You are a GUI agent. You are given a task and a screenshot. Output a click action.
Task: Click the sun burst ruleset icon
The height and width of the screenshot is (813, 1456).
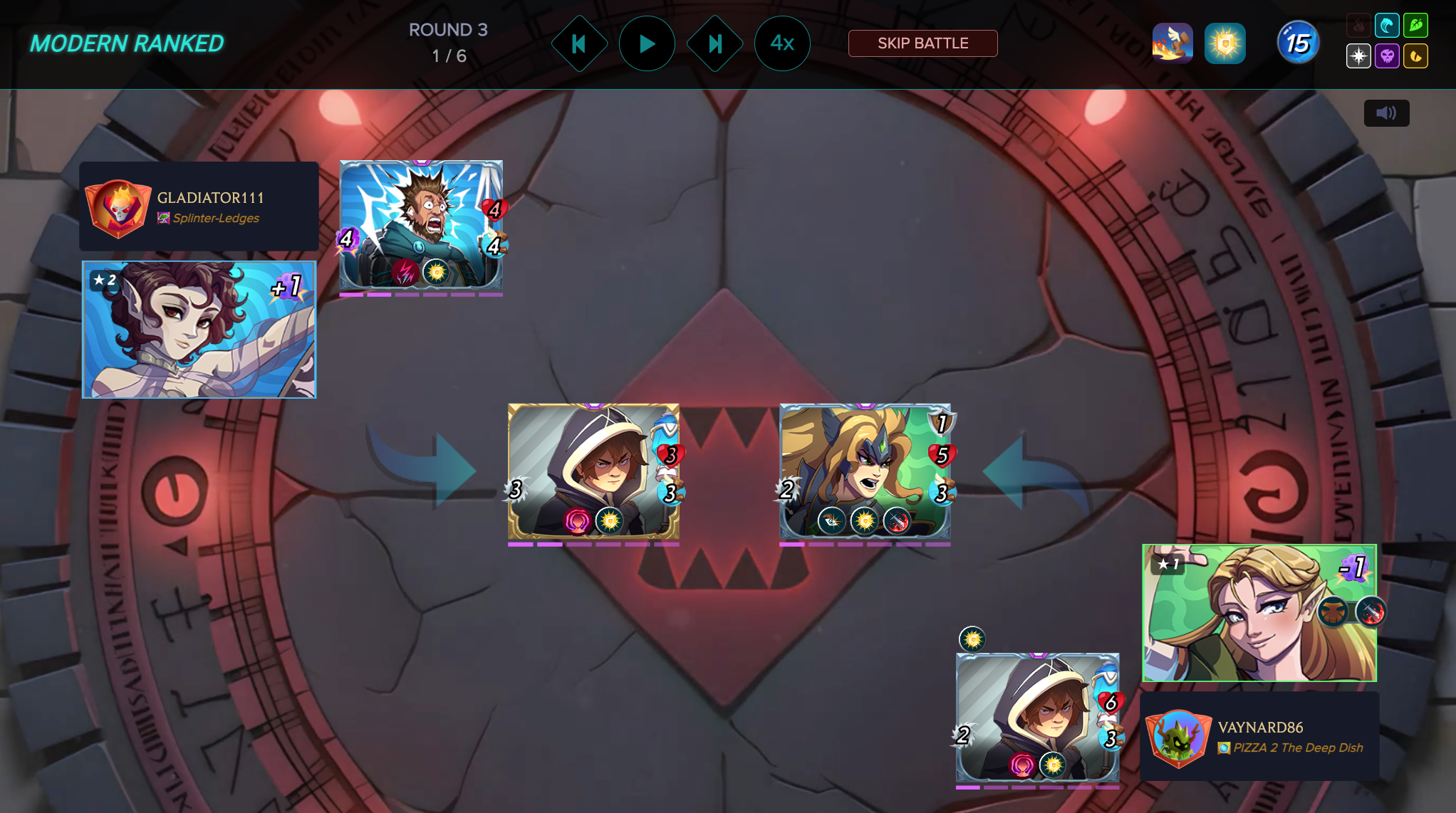[1225, 43]
